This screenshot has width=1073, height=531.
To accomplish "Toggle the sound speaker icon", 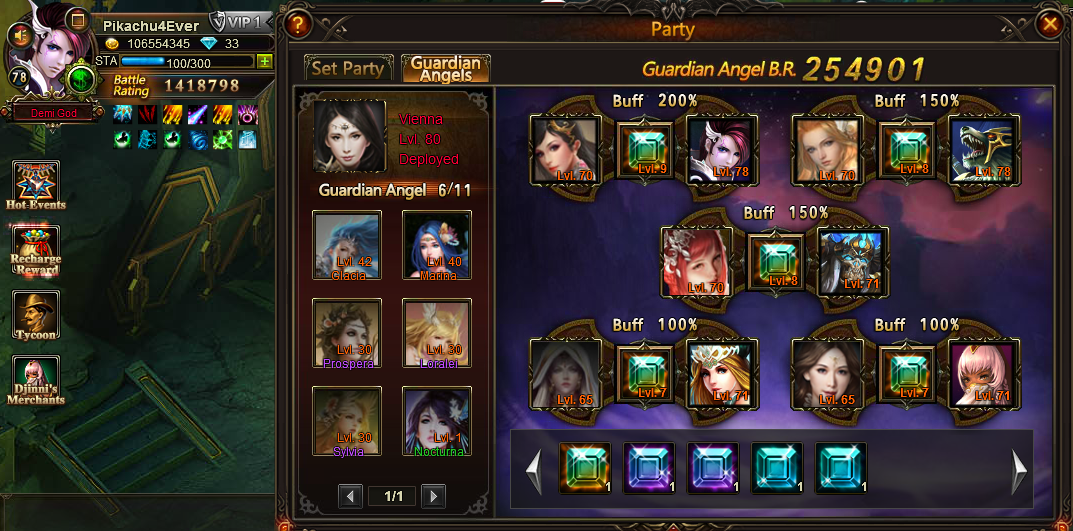I will tap(19, 35).
